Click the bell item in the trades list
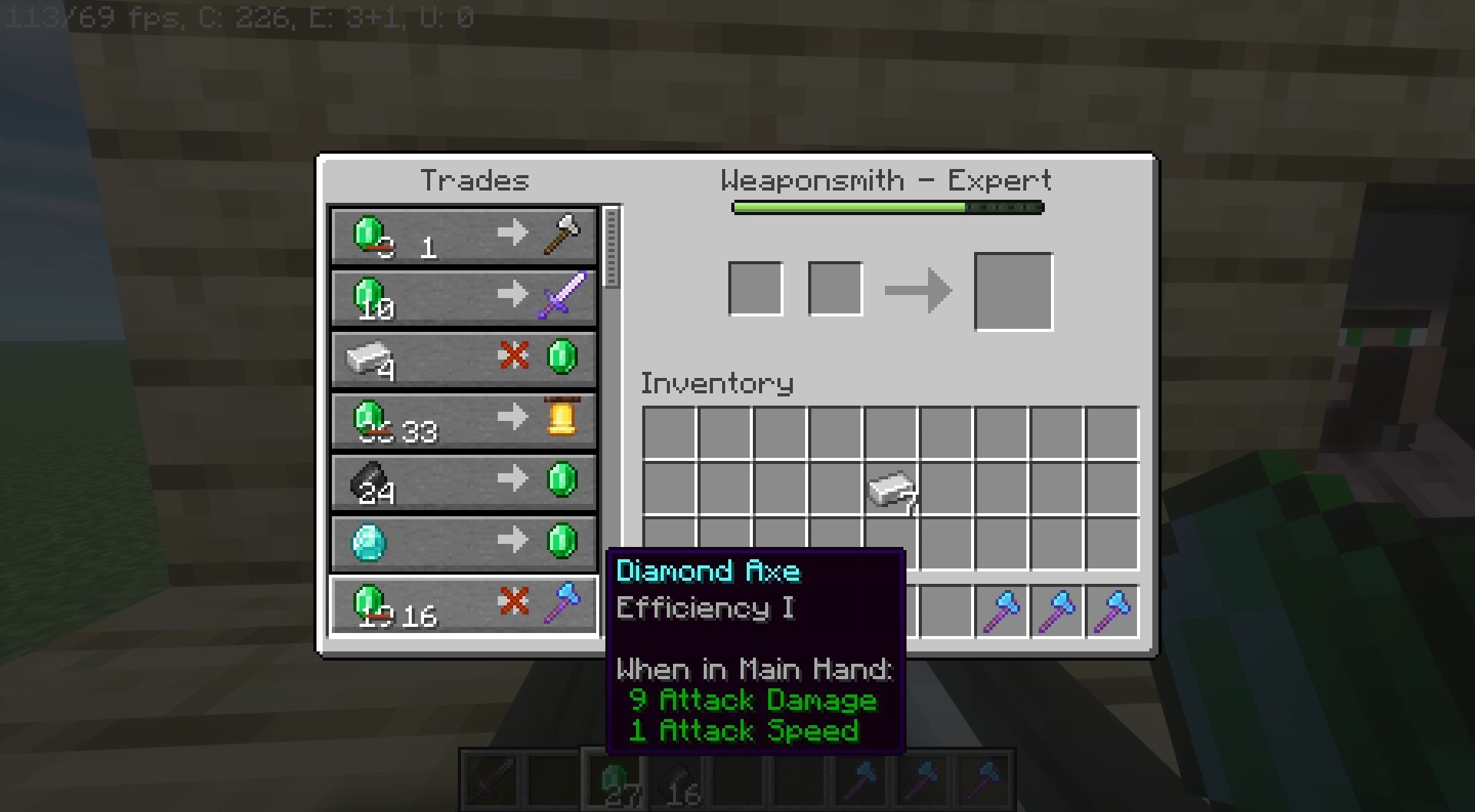The height and width of the screenshot is (812, 1475). (562, 419)
